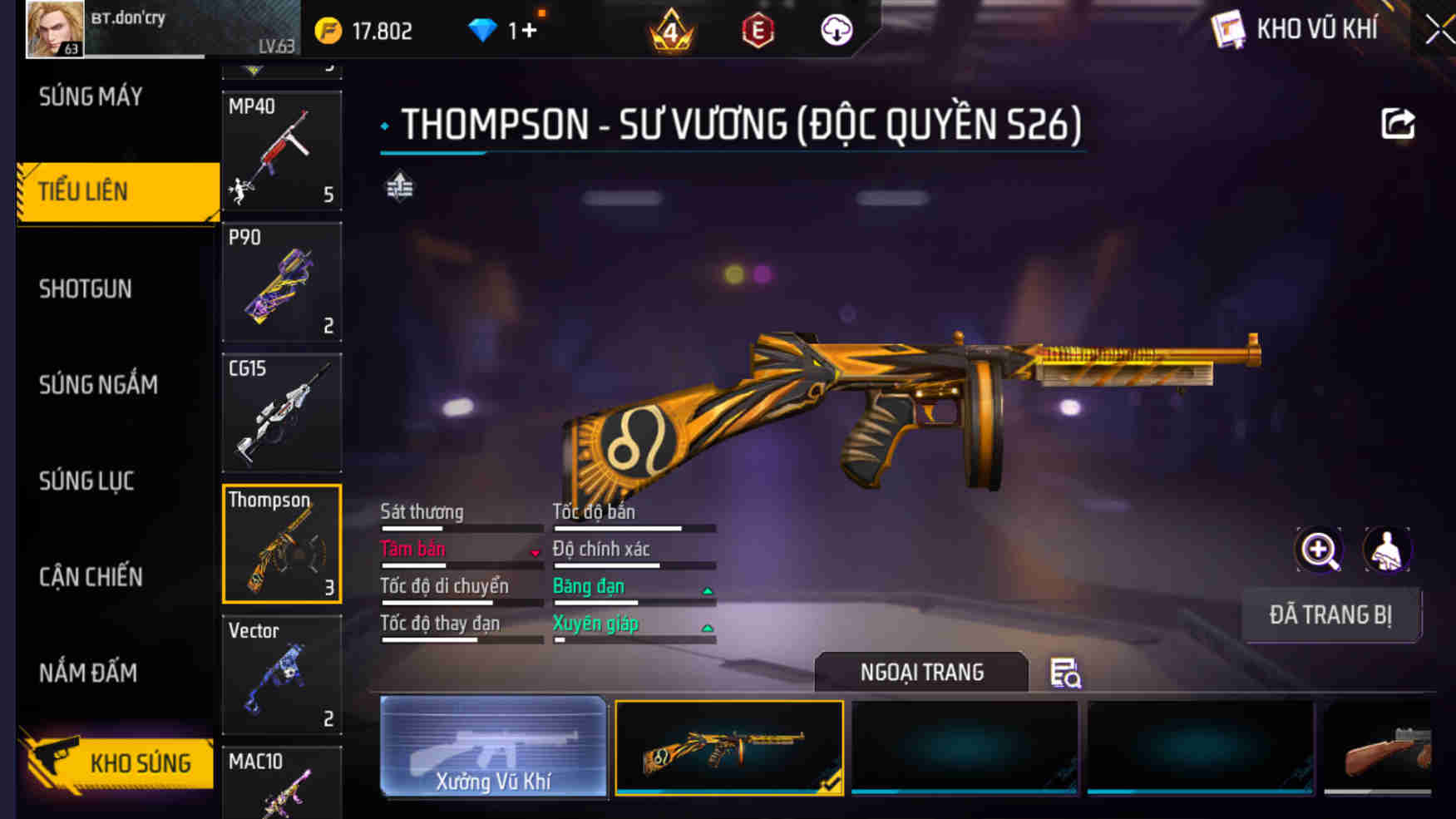Open the cloud download icon

tap(834, 29)
